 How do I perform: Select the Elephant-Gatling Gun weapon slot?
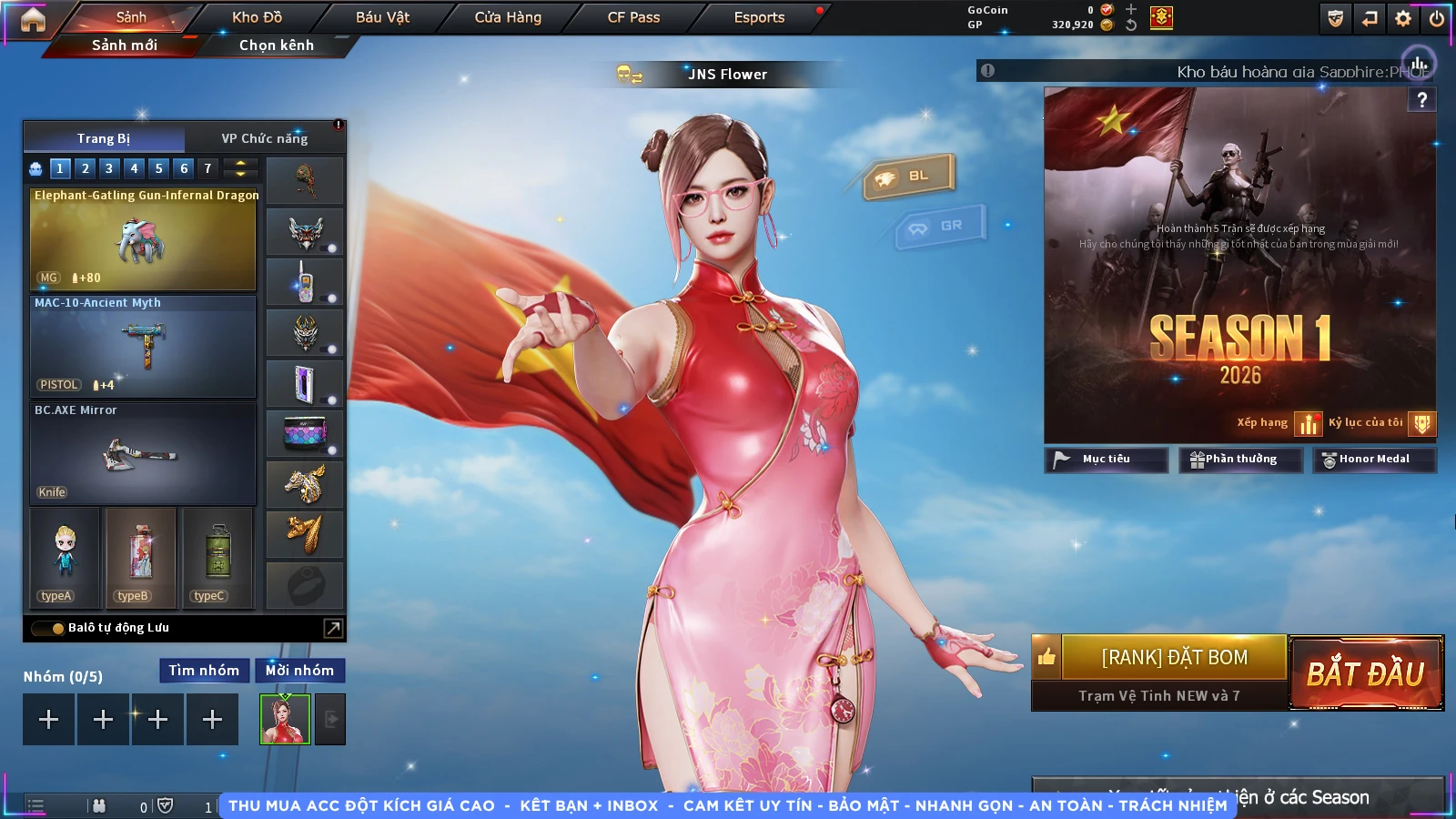click(x=143, y=240)
